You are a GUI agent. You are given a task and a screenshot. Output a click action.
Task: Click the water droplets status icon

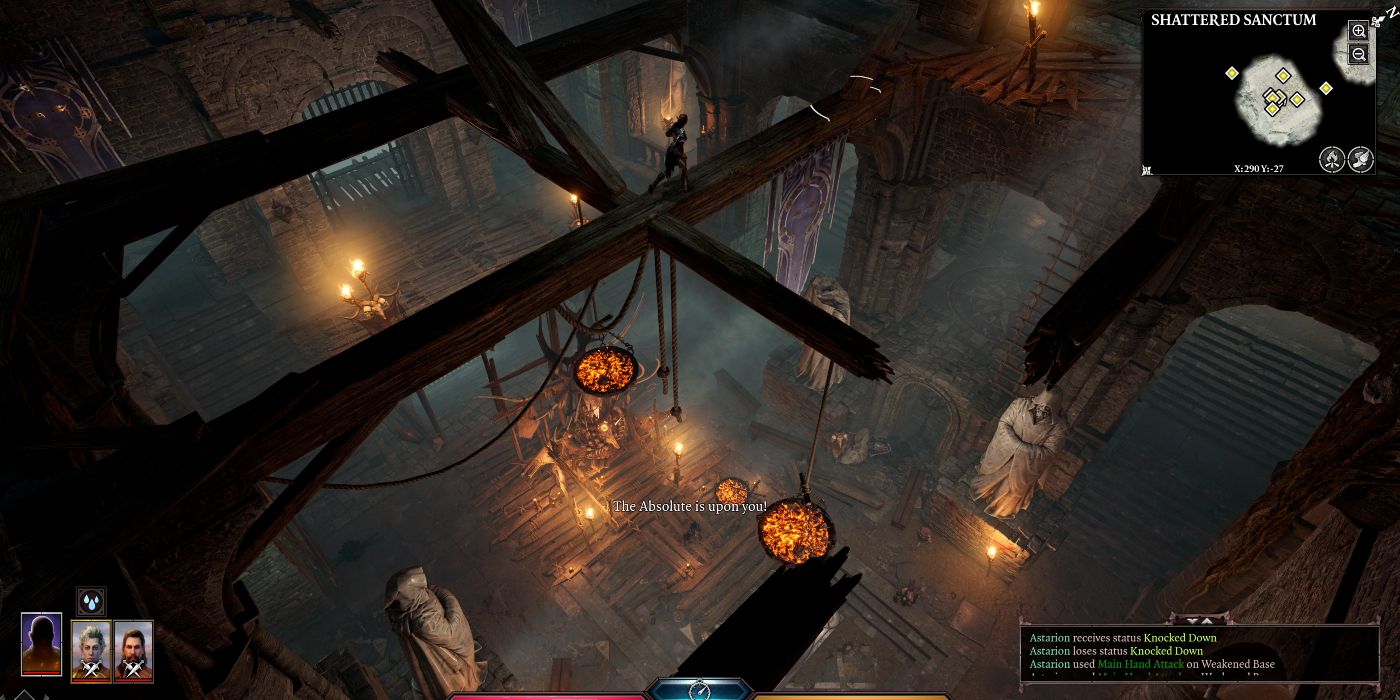(x=92, y=601)
